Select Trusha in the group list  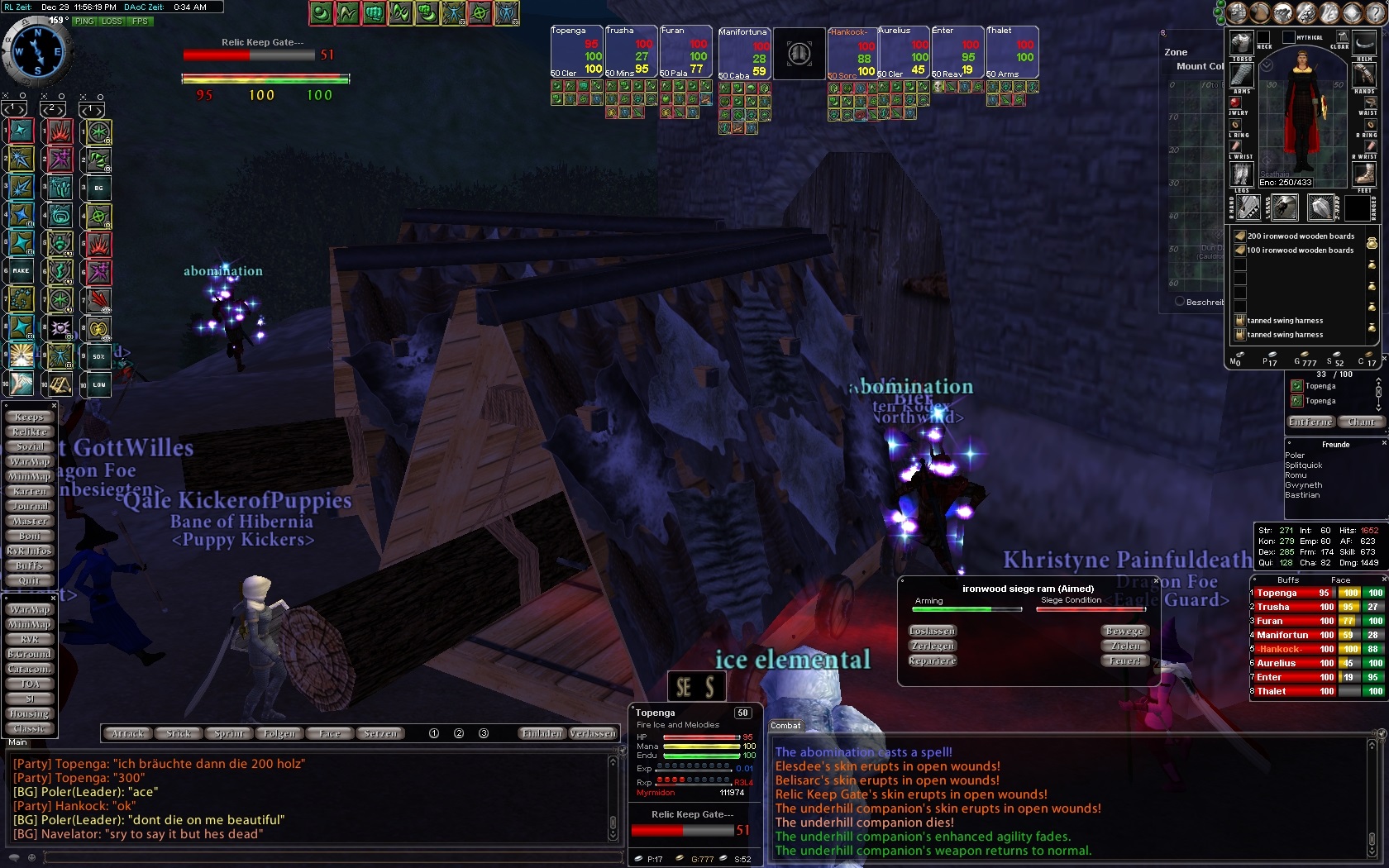[x=1273, y=607]
